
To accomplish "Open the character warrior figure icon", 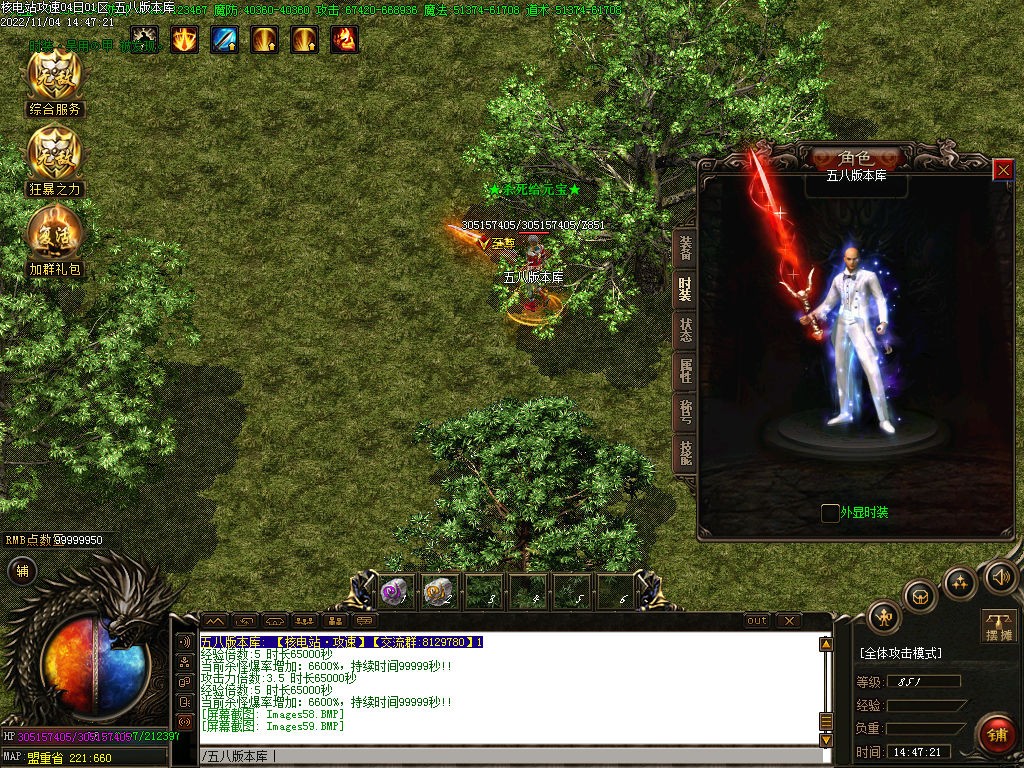I will click(x=884, y=616).
